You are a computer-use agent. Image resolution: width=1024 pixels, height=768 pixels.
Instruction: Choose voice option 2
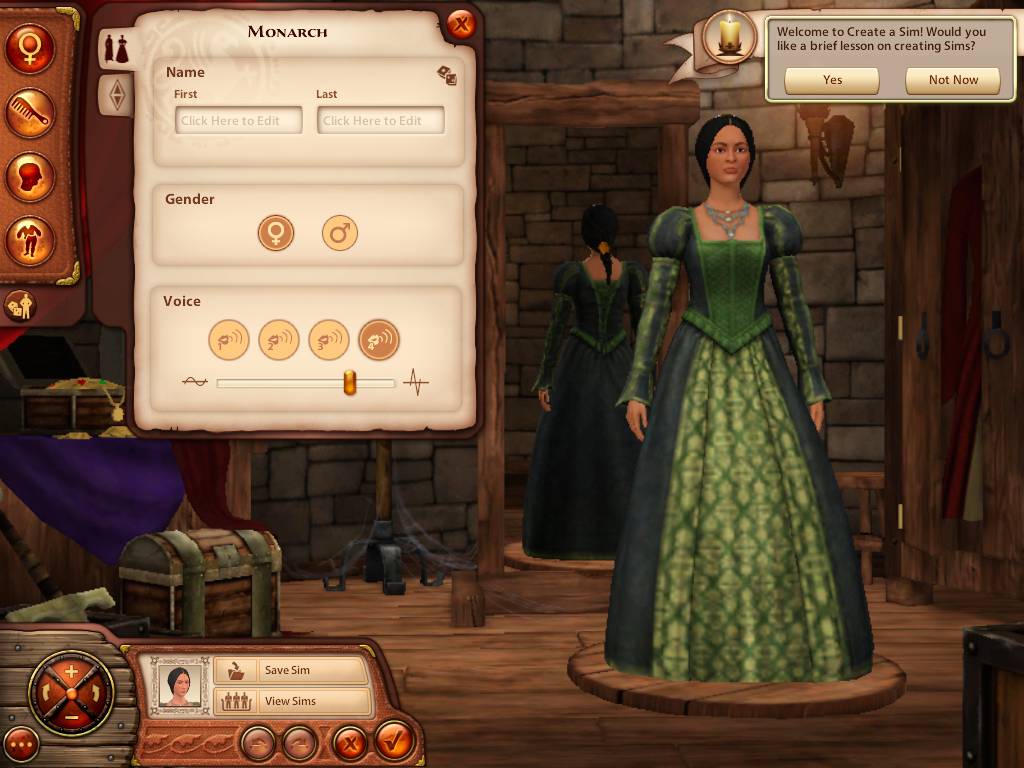point(278,340)
